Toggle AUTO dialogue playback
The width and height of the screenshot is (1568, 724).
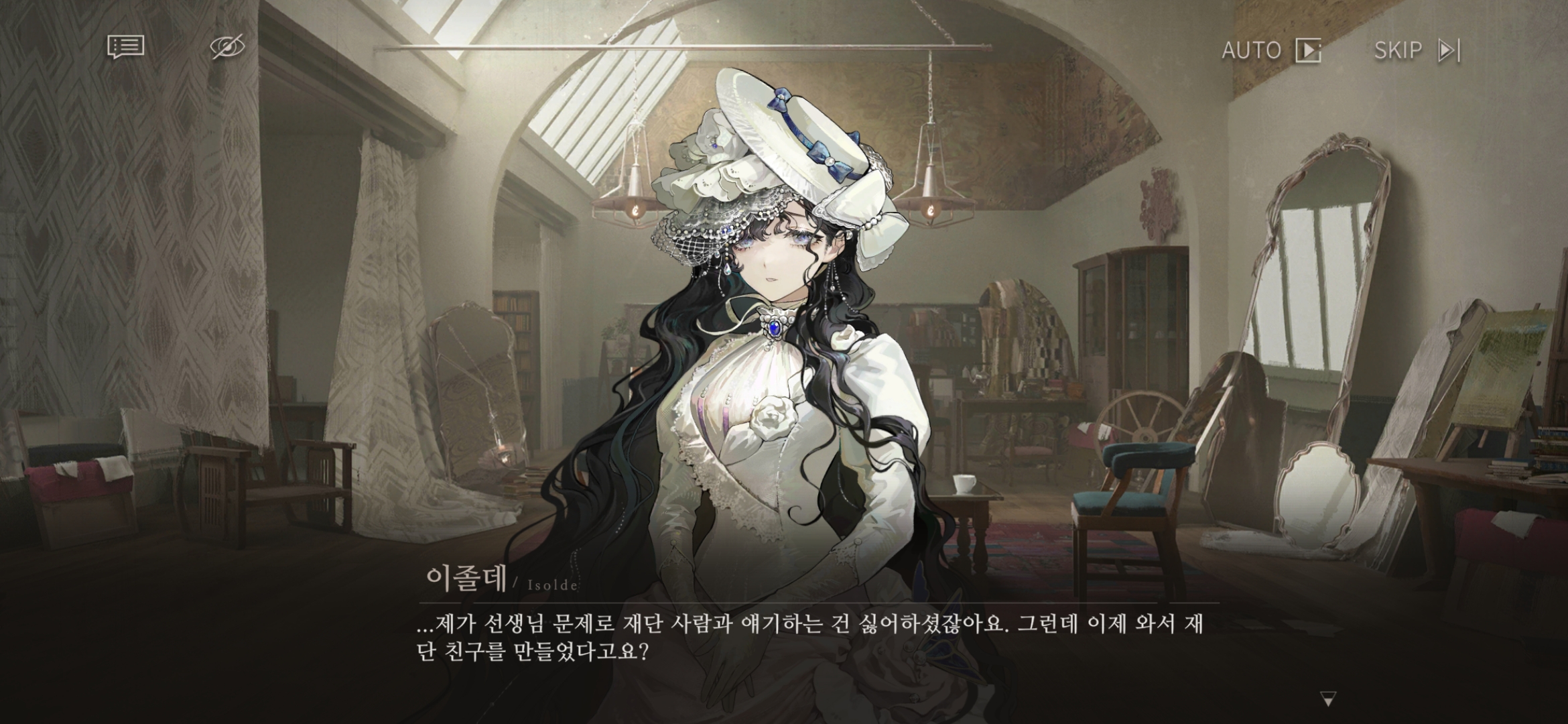coord(1271,50)
